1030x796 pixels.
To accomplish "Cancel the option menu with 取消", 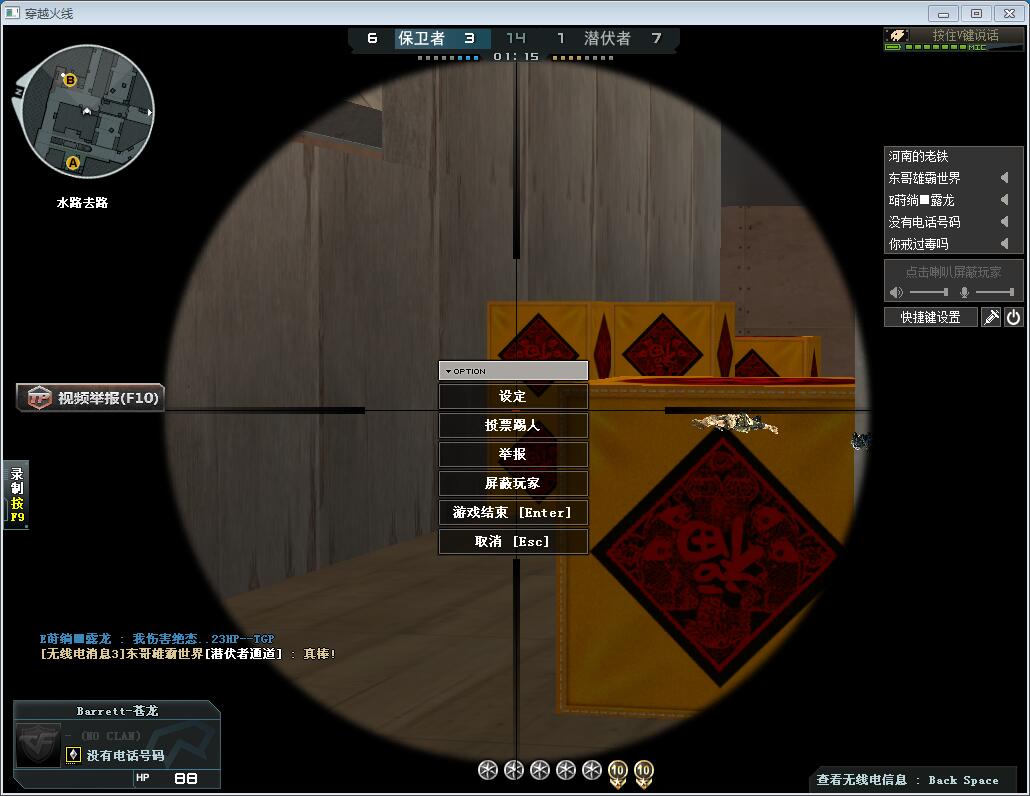I will point(513,542).
